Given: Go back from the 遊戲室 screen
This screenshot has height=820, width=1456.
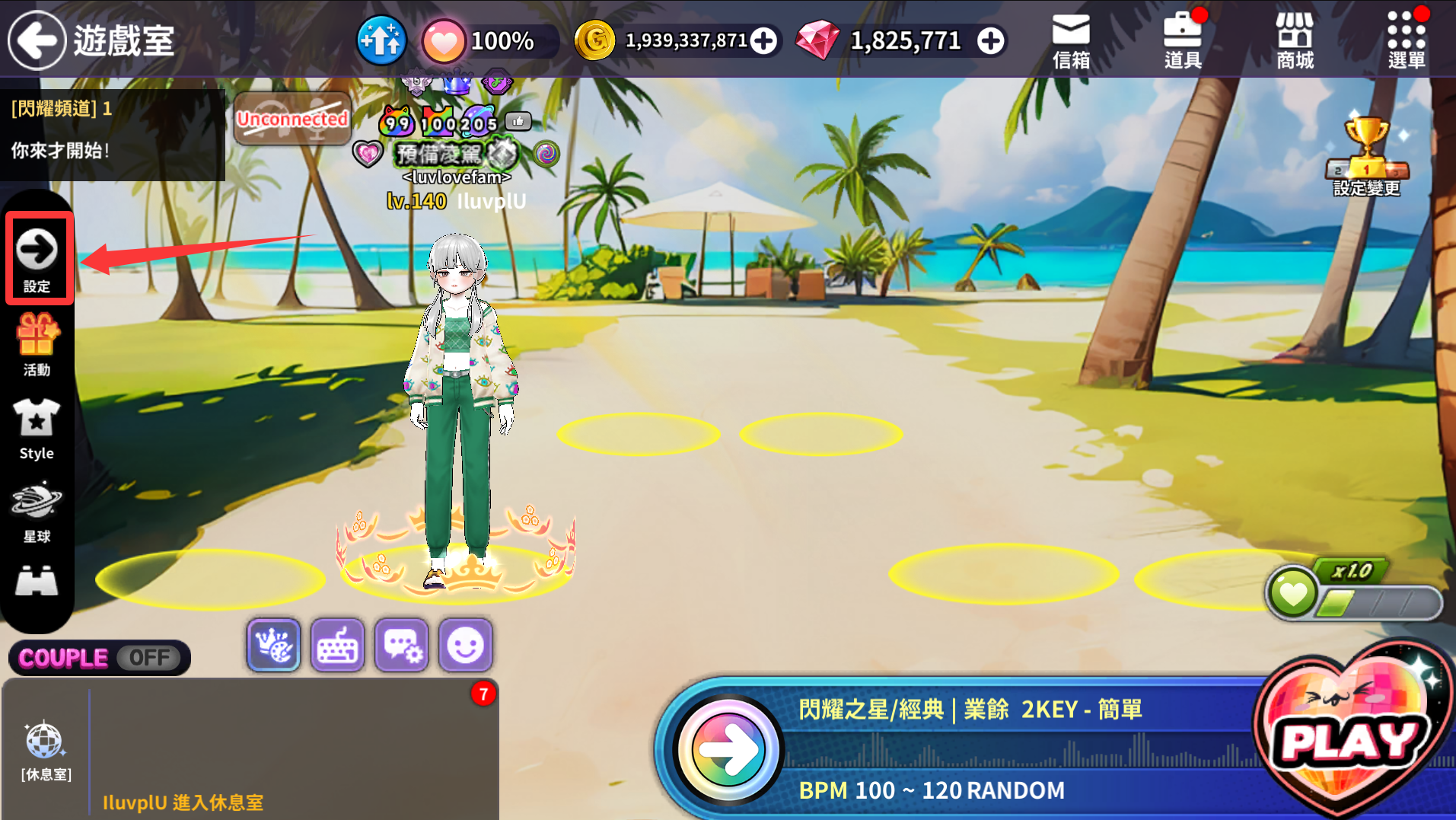Looking at the screenshot, I should 37,40.
